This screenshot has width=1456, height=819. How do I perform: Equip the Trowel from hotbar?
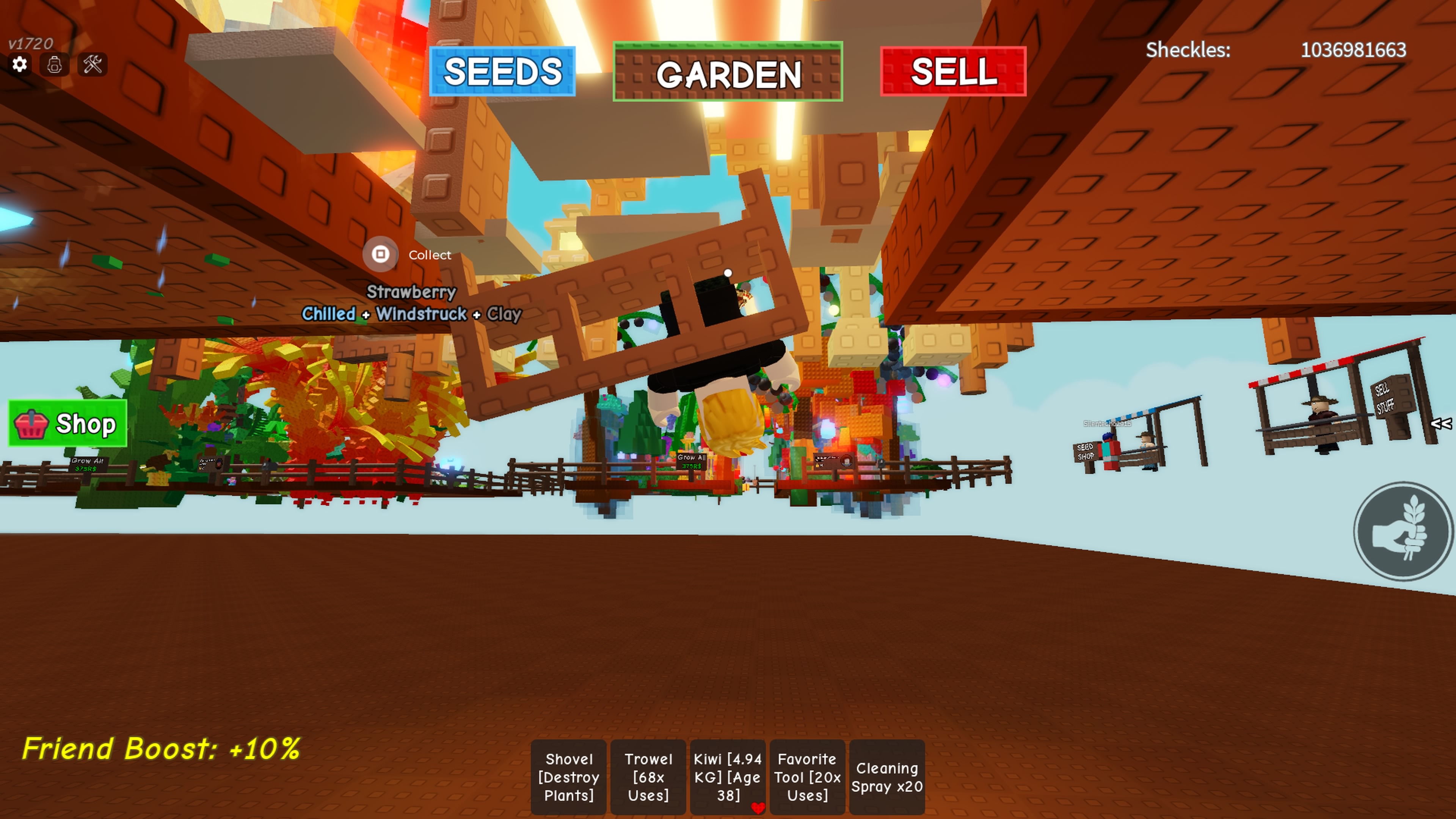[648, 777]
